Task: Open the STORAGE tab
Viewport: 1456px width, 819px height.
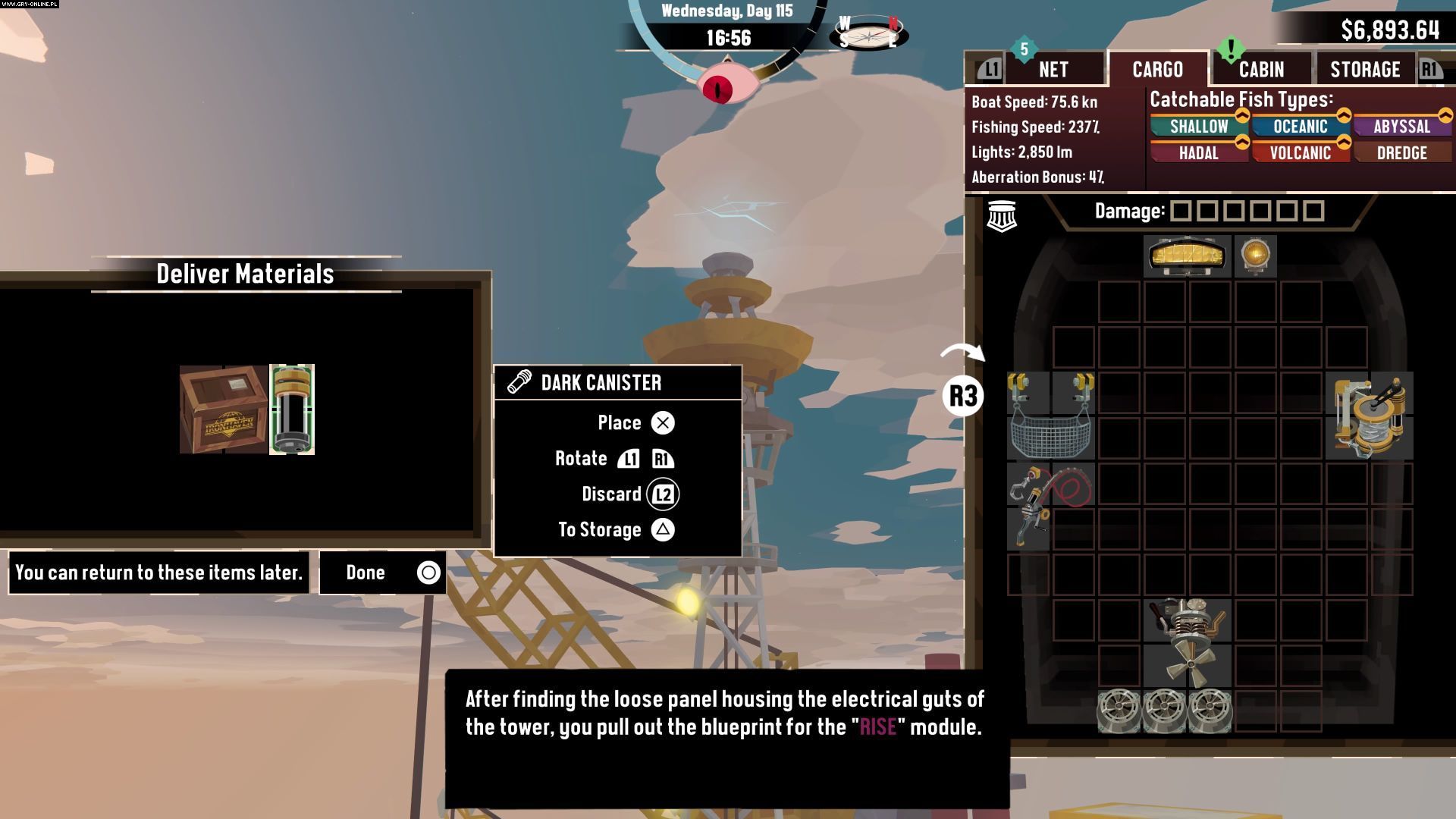Action: pos(1365,70)
